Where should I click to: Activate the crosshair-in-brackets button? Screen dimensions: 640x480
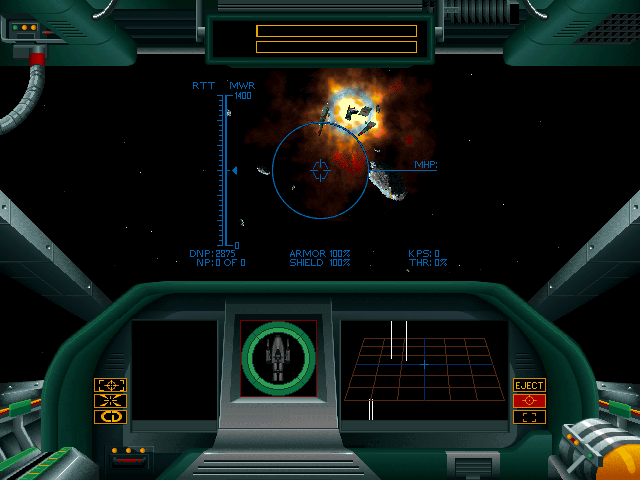click(x=110, y=385)
